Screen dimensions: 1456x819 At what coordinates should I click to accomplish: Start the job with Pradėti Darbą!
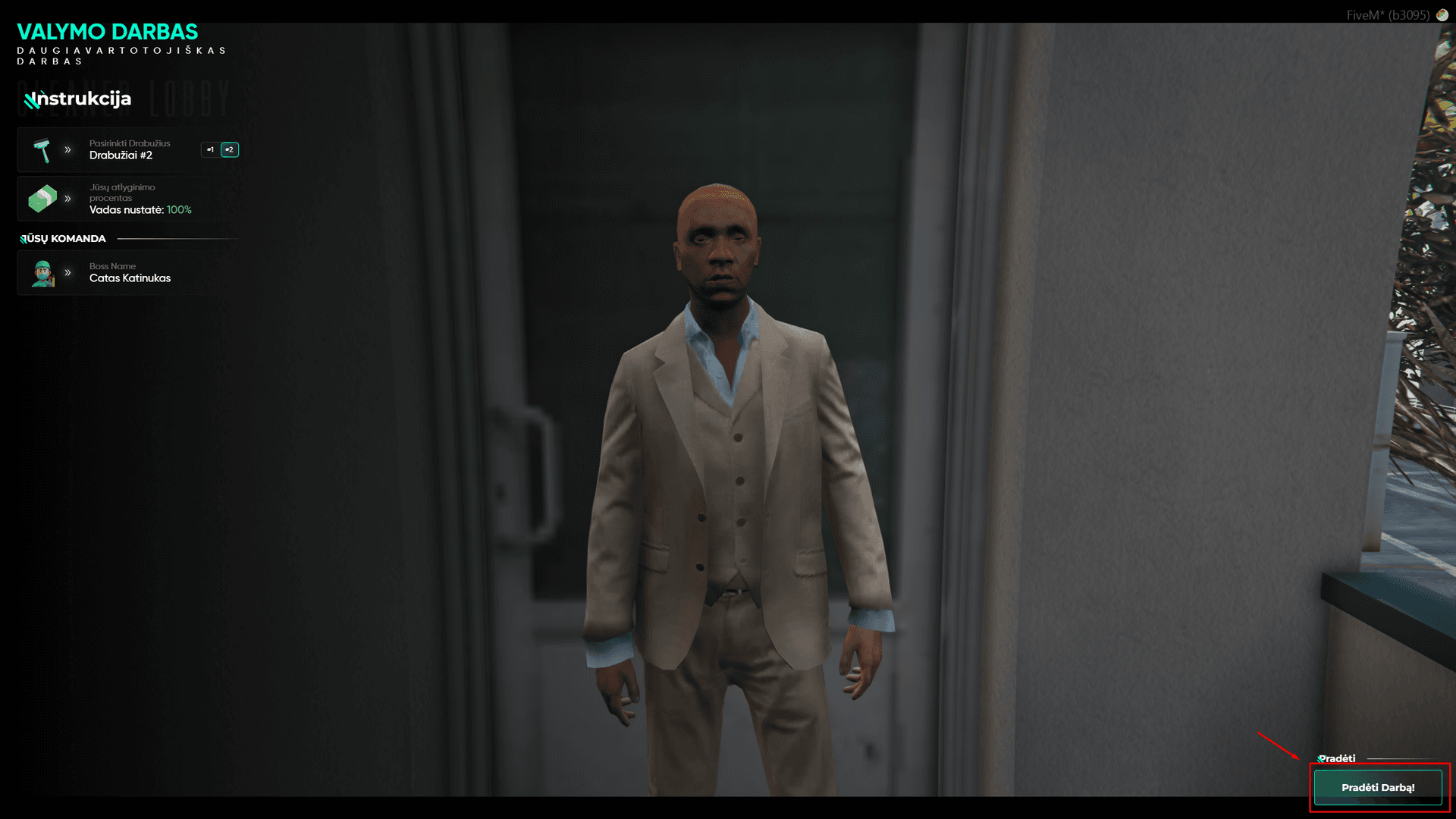[1377, 787]
